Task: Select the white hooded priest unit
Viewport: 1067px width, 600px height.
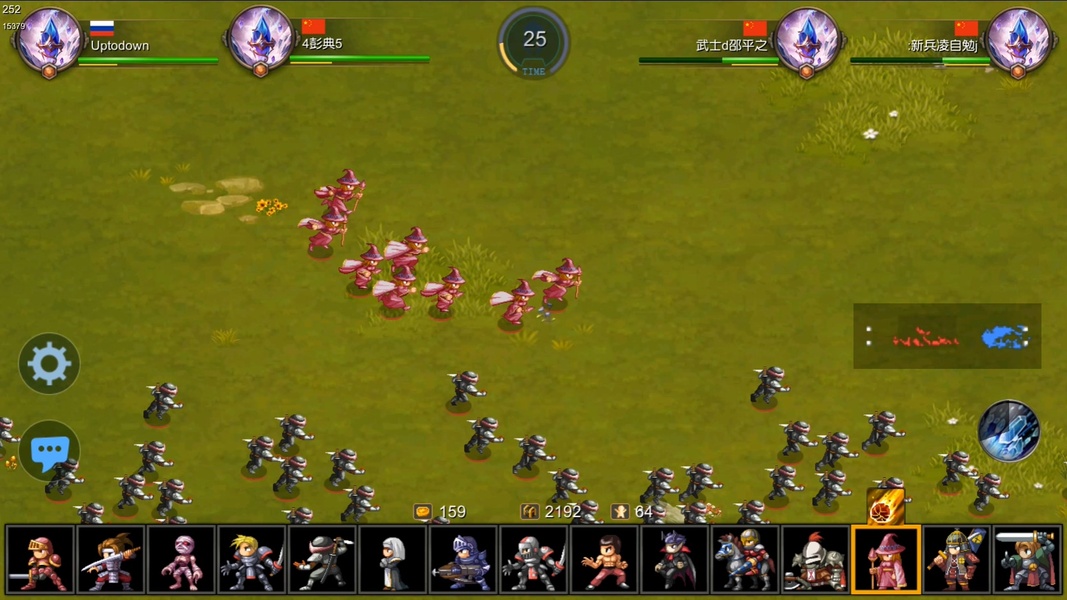Action: pyautogui.click(x=393, y=560)
